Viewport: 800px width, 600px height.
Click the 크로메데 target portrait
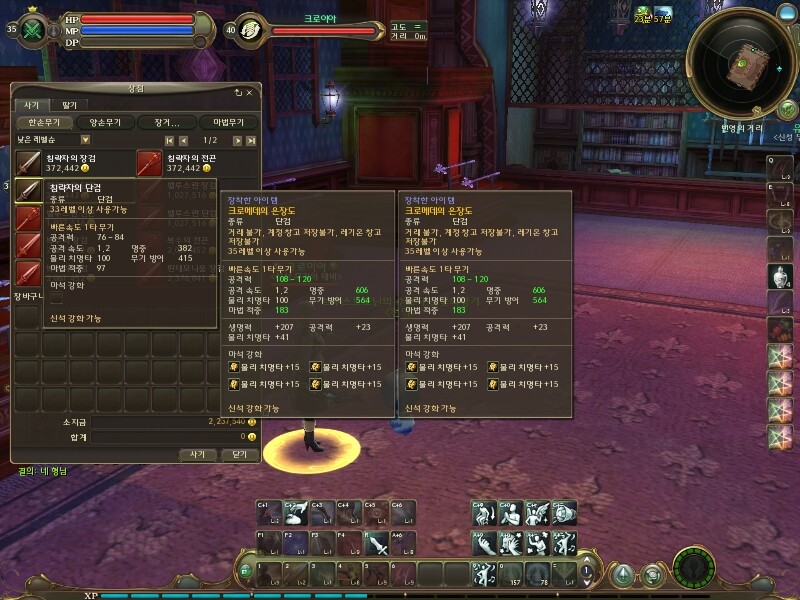coord(253,29)
